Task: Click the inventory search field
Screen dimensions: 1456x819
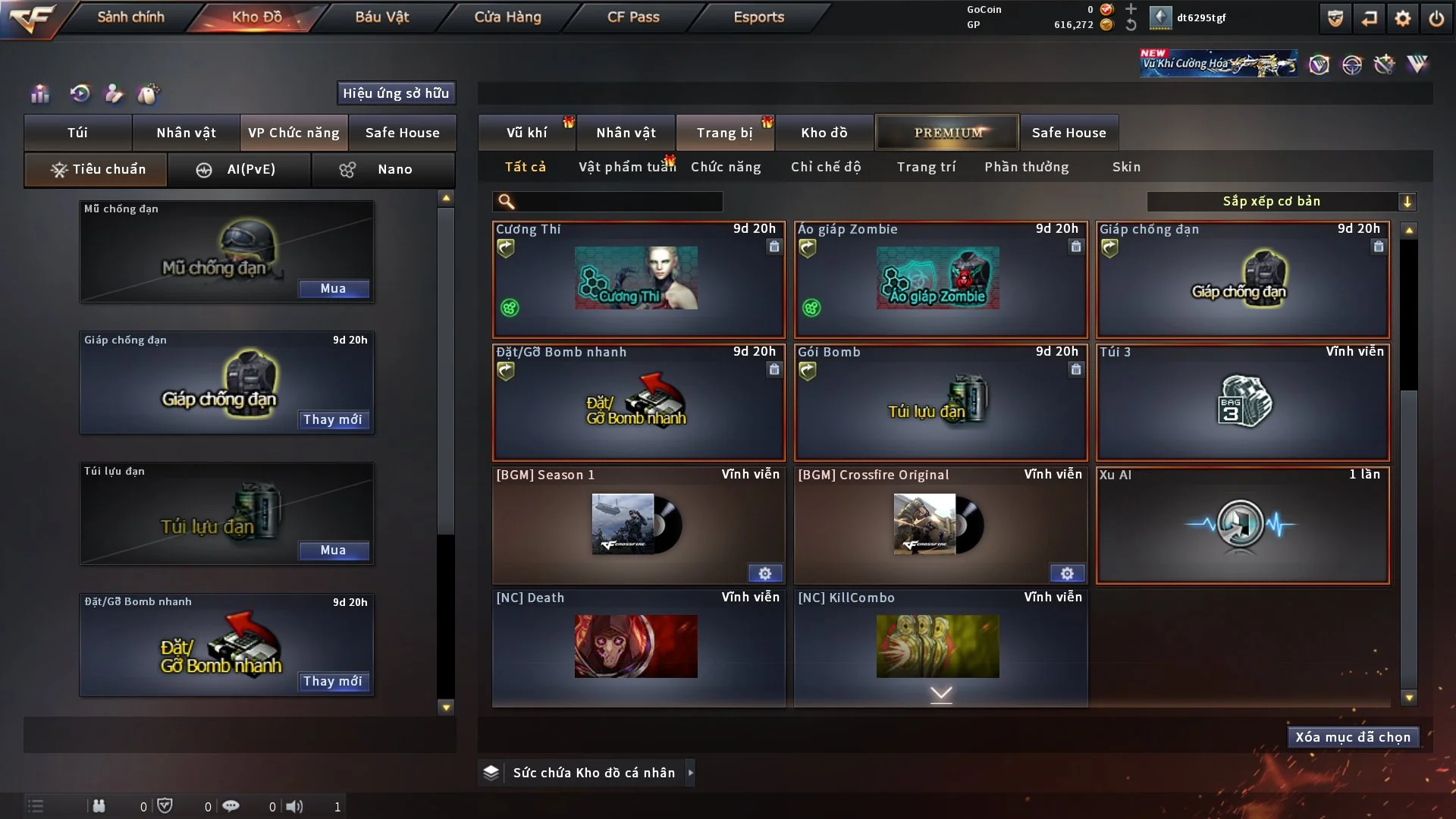Action: 618,202
